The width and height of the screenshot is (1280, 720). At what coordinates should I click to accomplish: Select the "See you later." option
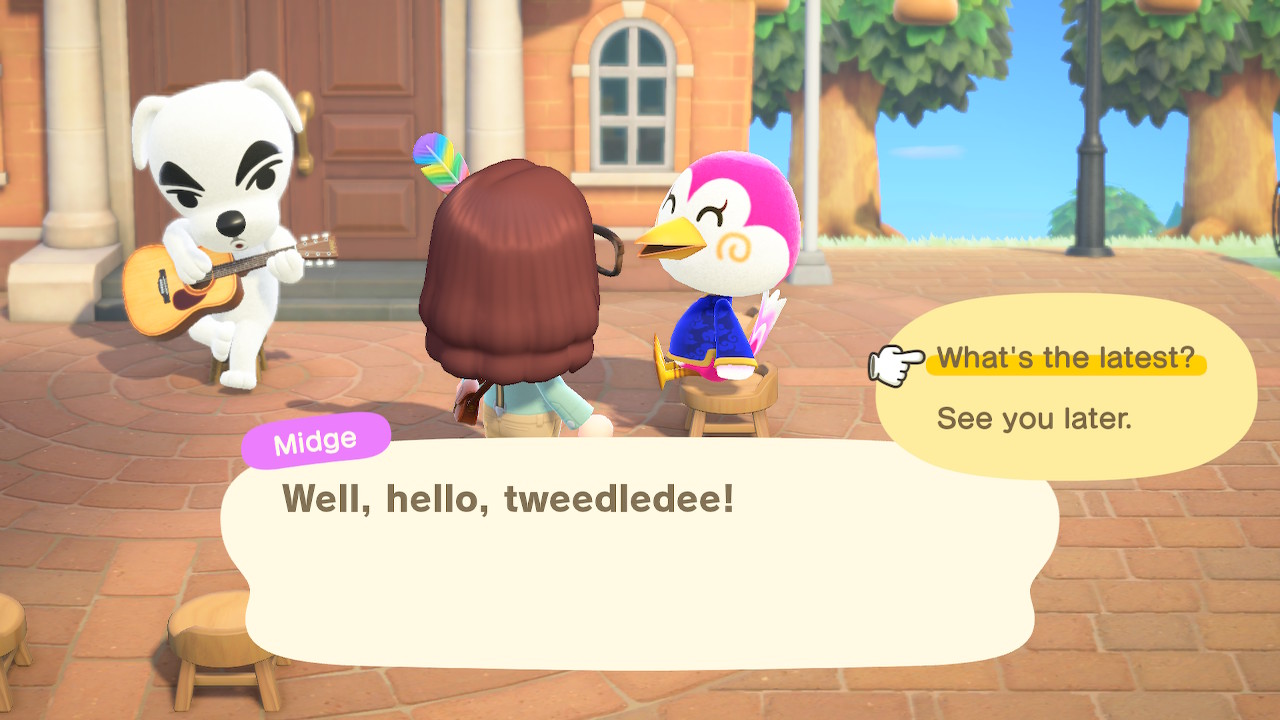[x=1034, y=418]
